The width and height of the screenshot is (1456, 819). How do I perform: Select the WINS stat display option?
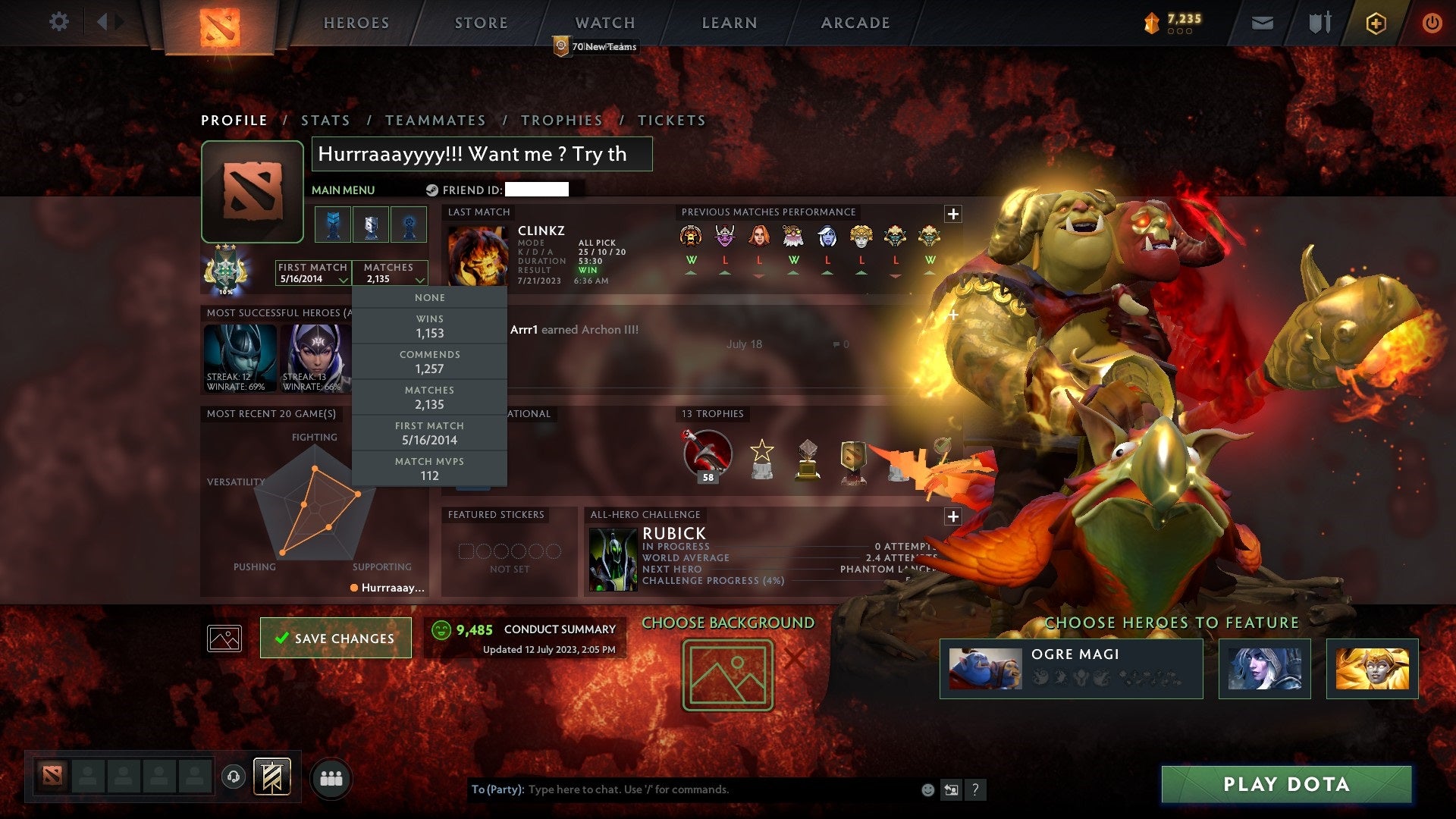(x=428, y=326)
